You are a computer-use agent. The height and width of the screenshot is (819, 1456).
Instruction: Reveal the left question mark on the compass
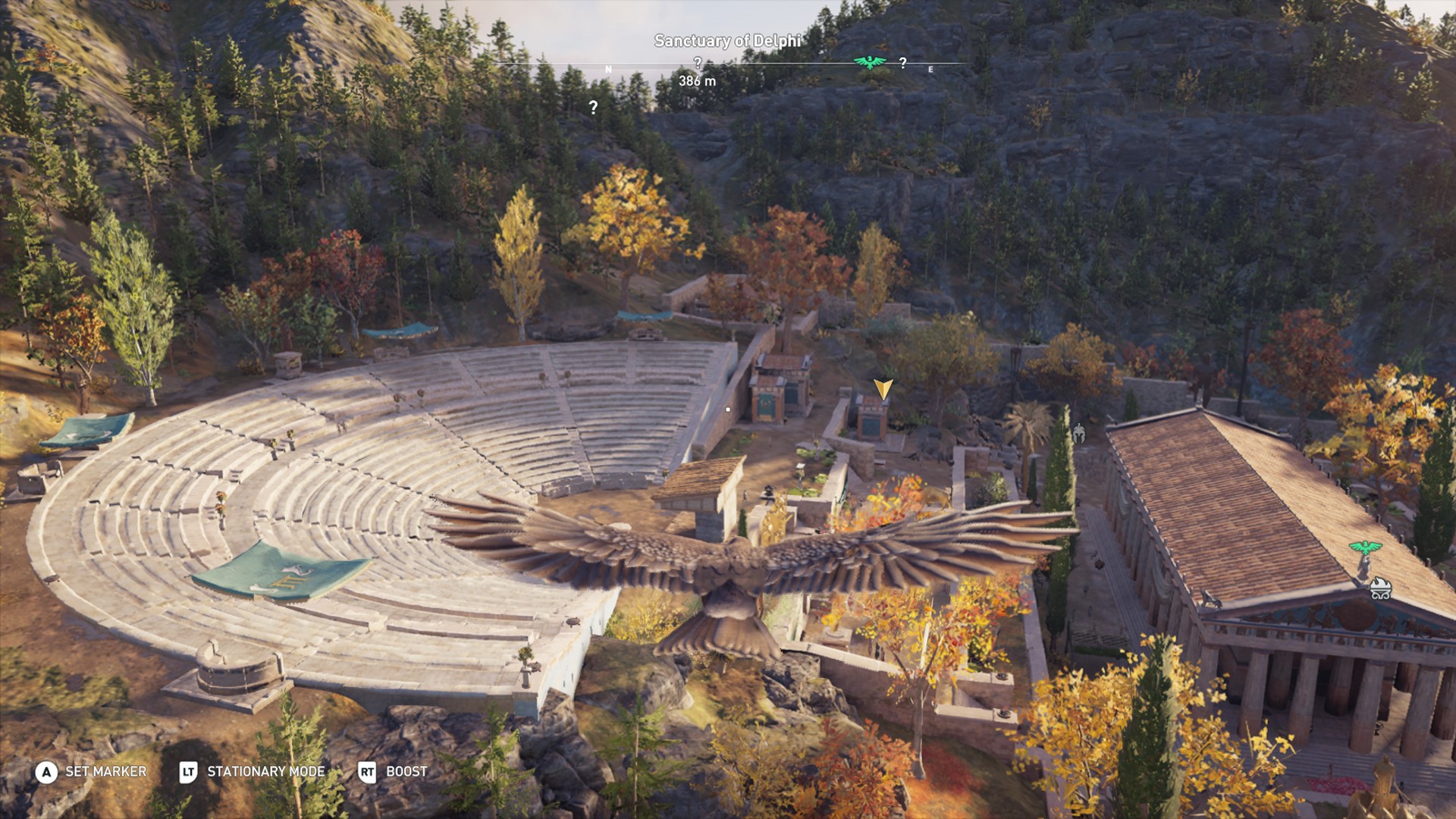point(698,64)
